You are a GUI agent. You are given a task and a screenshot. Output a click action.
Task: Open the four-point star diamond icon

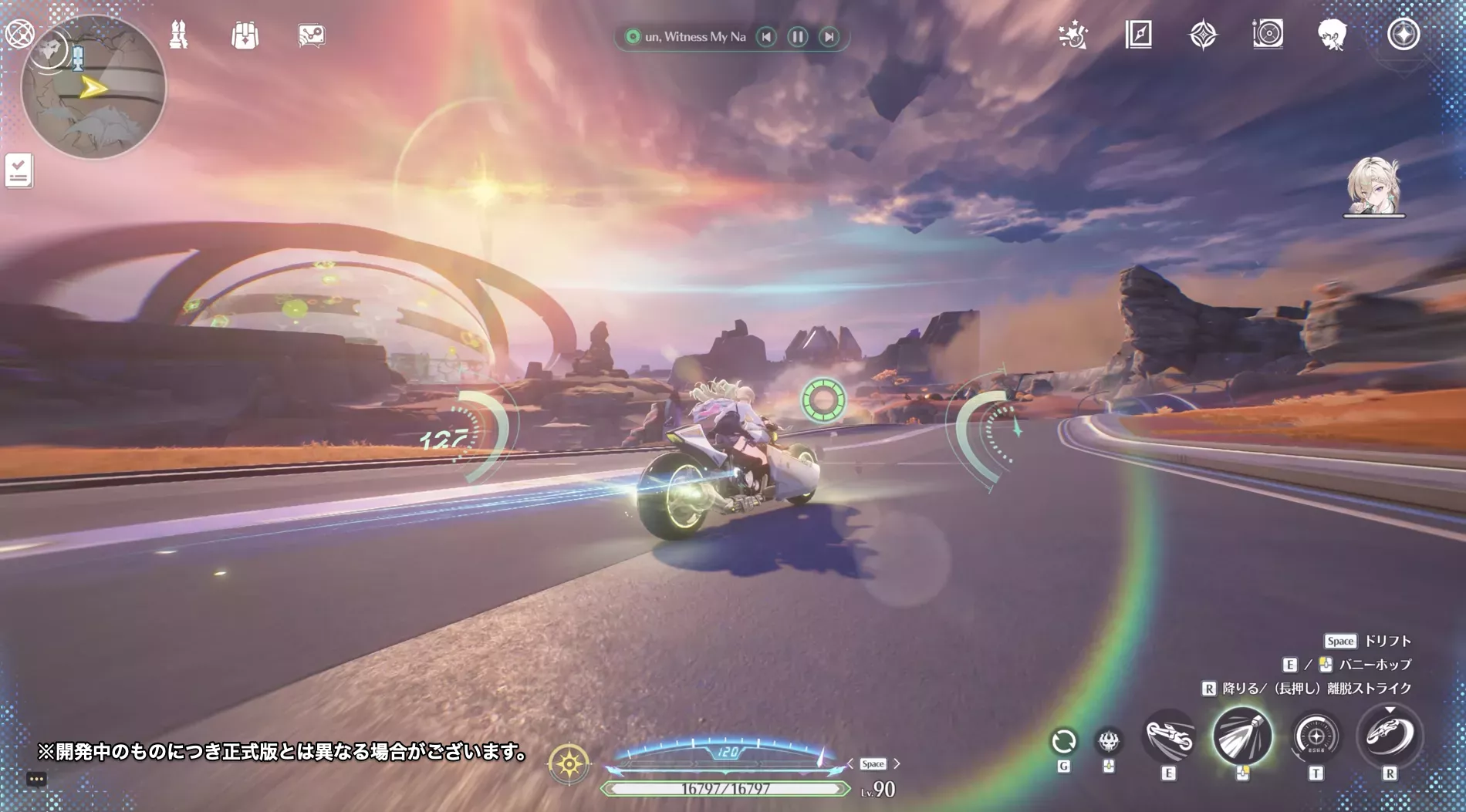click(x=1203, y=35)
